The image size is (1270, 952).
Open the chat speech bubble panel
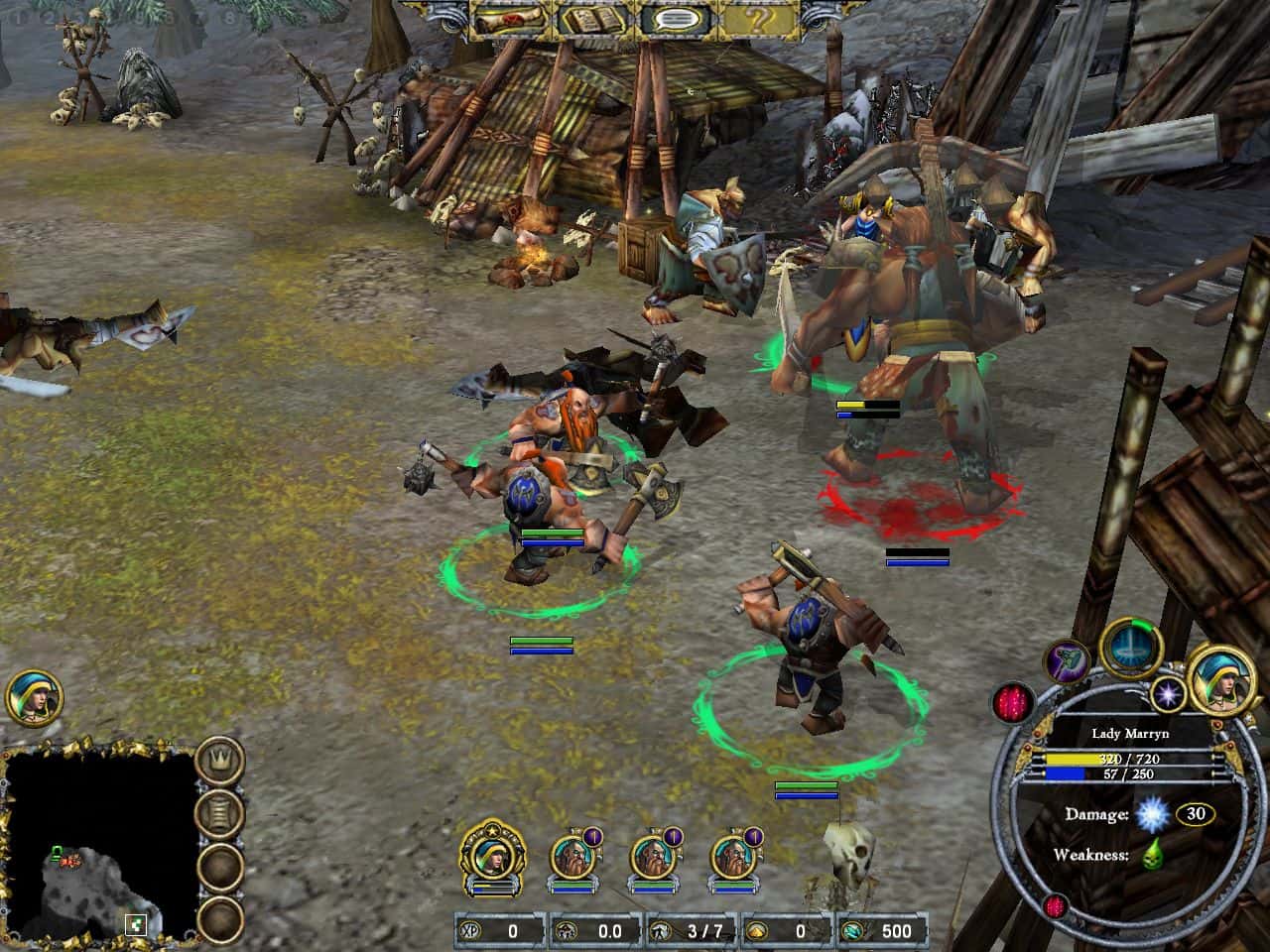[678, 17]
